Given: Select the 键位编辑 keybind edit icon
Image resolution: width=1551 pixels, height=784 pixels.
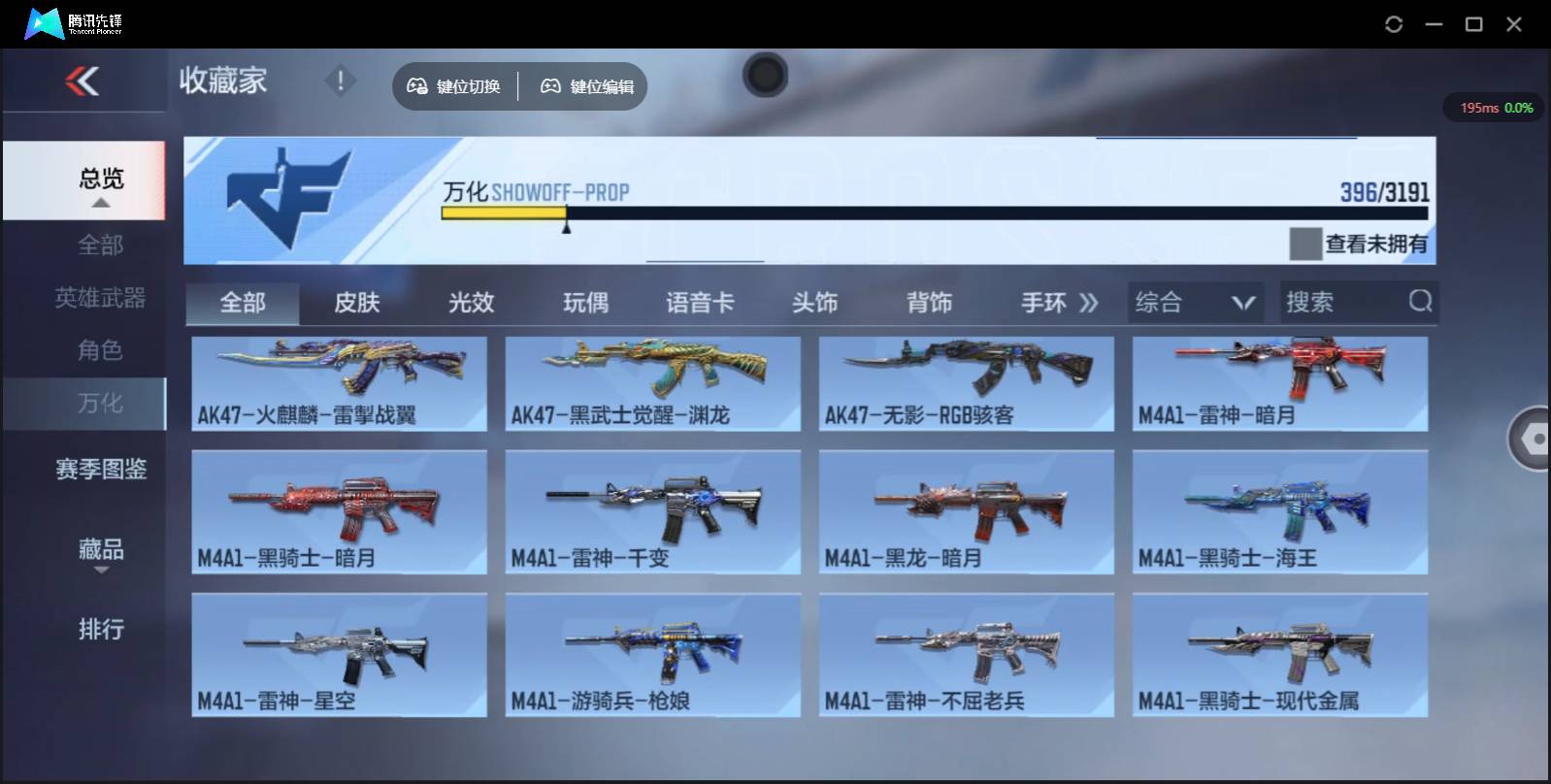Looking at the screenshot, I should coord(550,86).
